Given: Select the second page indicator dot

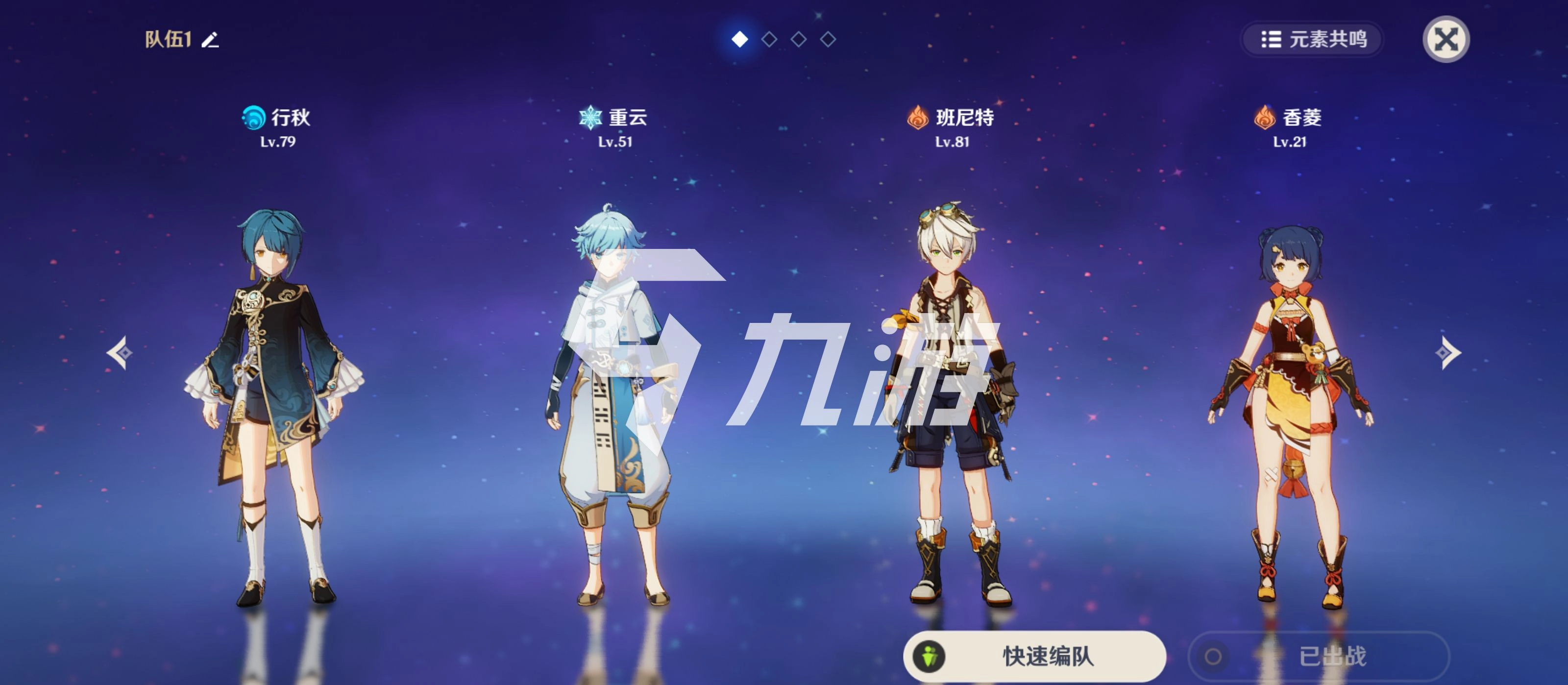Looking at the screenshot, I should click(768, 40).
